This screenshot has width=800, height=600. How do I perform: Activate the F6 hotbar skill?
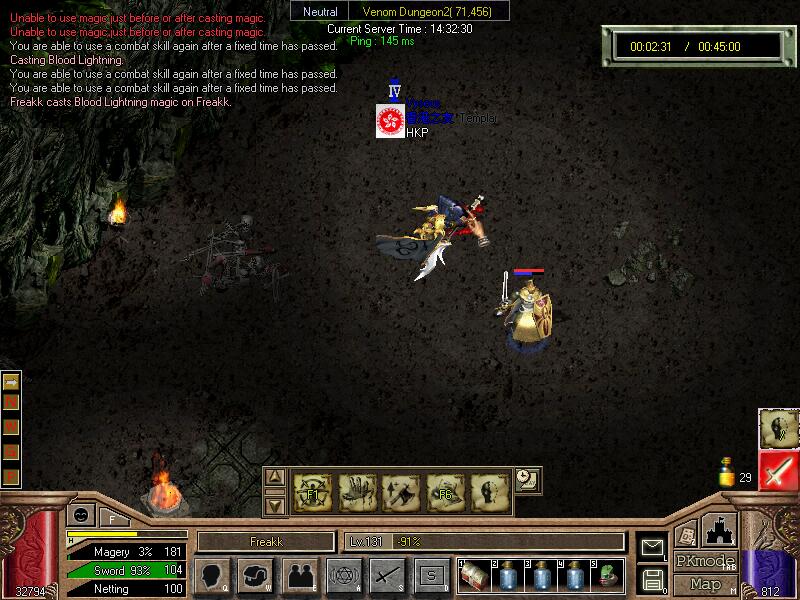(x=444, y=490)
